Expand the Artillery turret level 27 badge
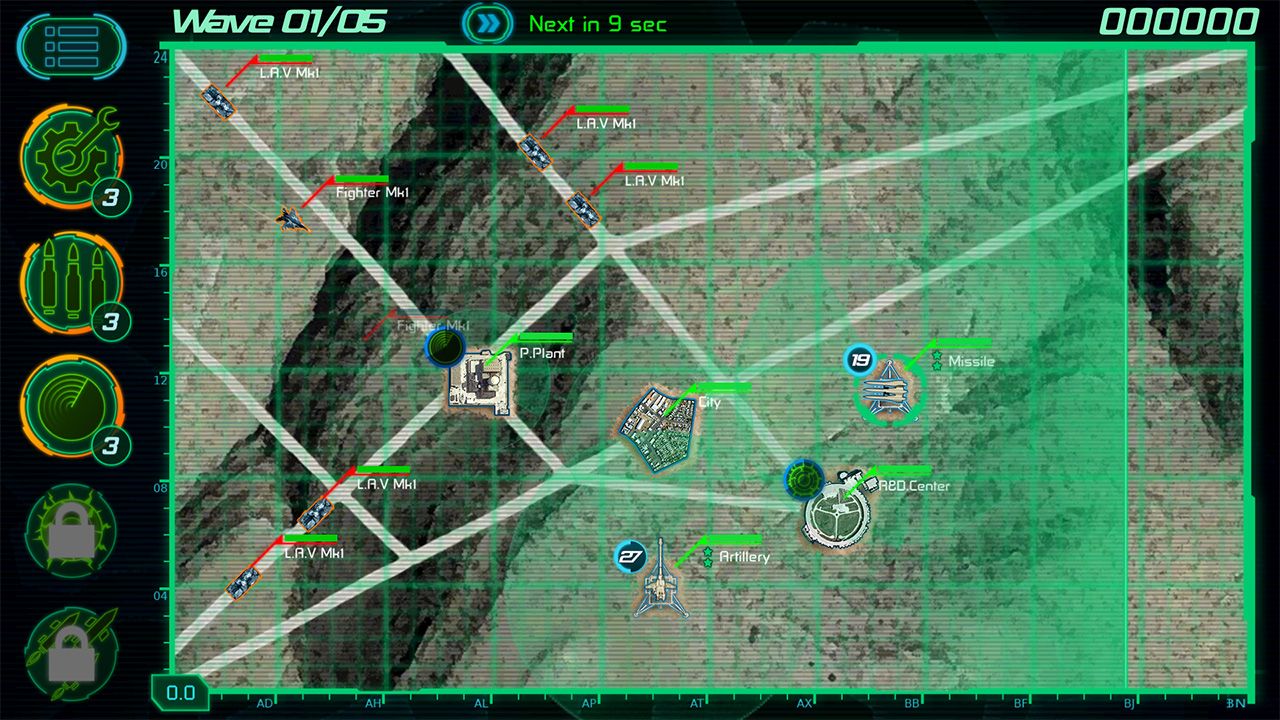The height and width of the screenshot is (720, 1280). [630, 556]
